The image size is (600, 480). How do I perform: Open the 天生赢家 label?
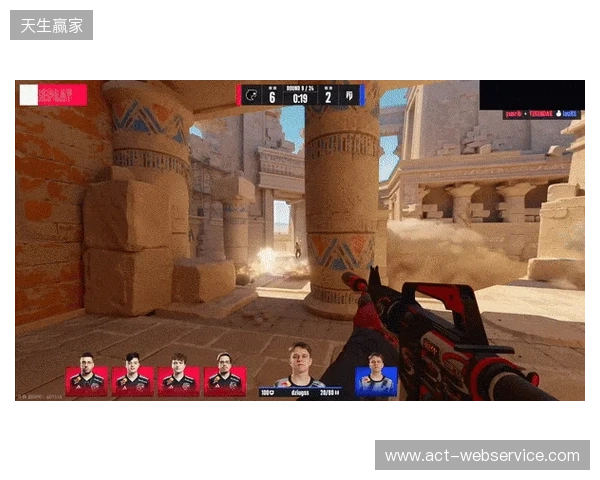click(x=52, y=25)
